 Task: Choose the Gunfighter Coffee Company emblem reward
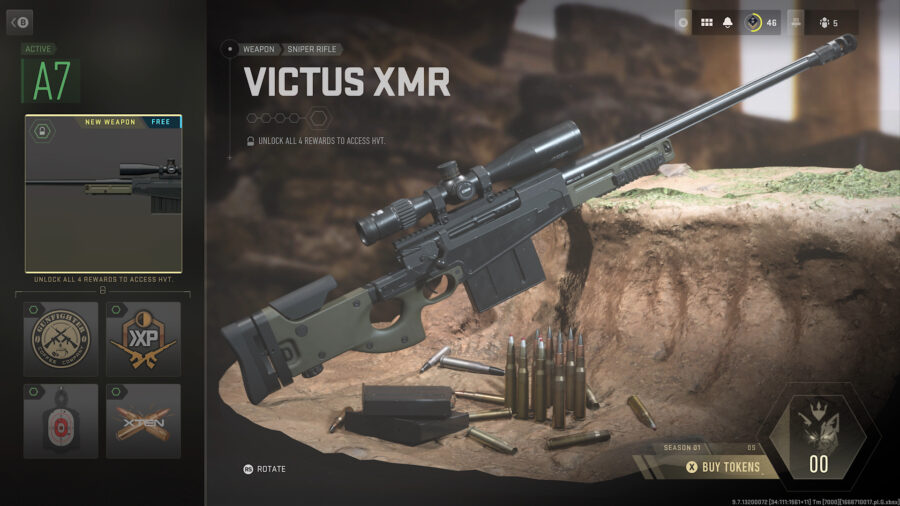coord(61,339)
